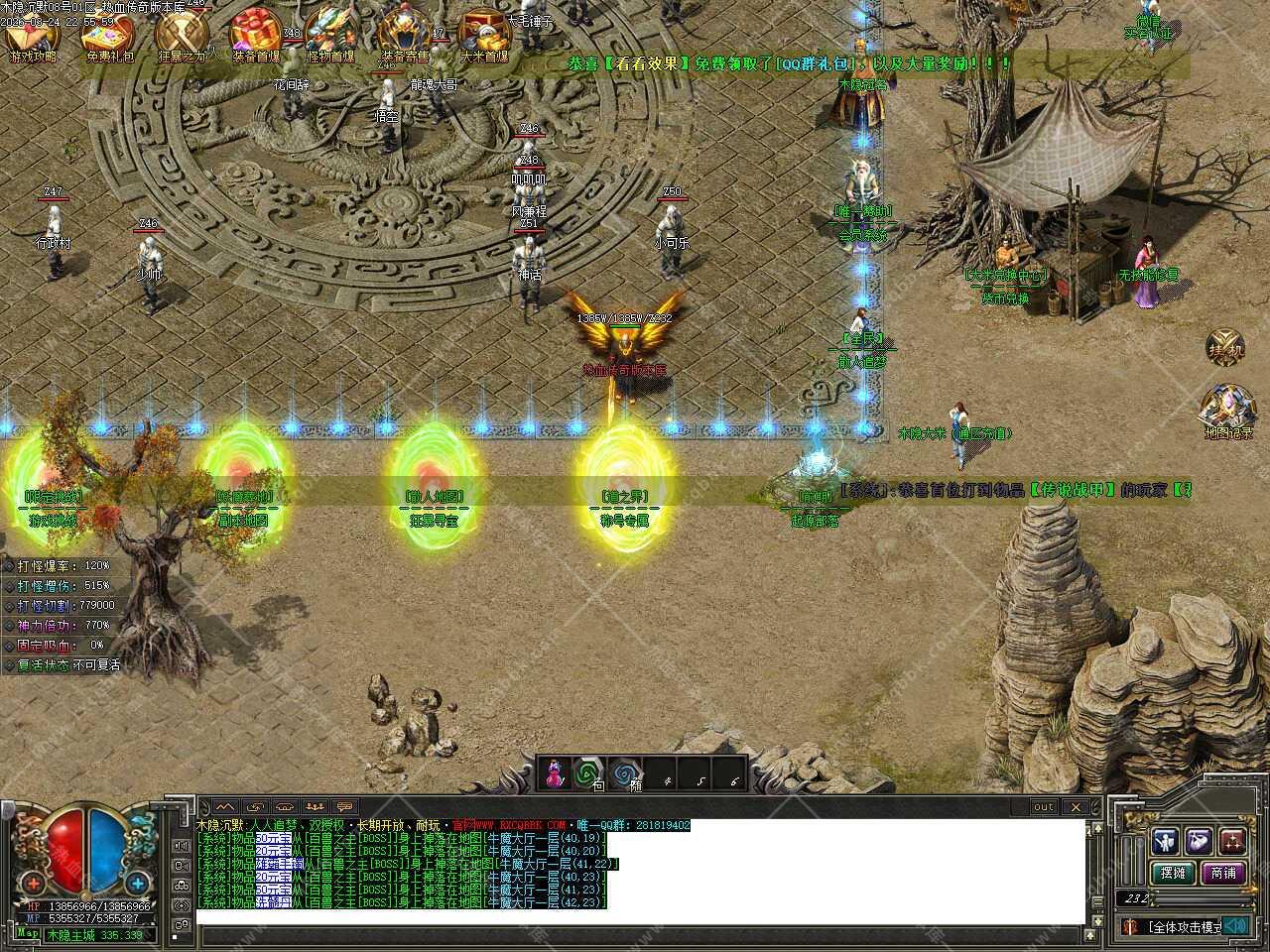Open the 怪物首爆 dragon head icon

[330, 34]
